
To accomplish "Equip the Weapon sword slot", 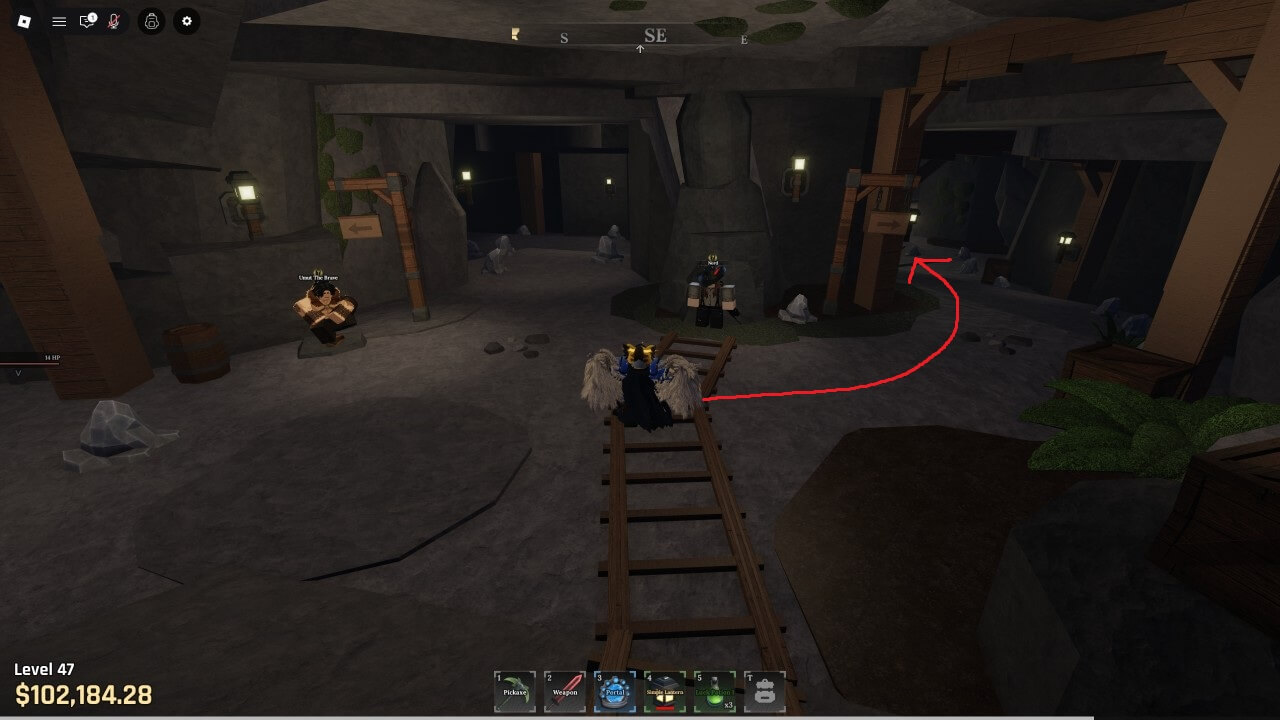I will click(565, 691).
